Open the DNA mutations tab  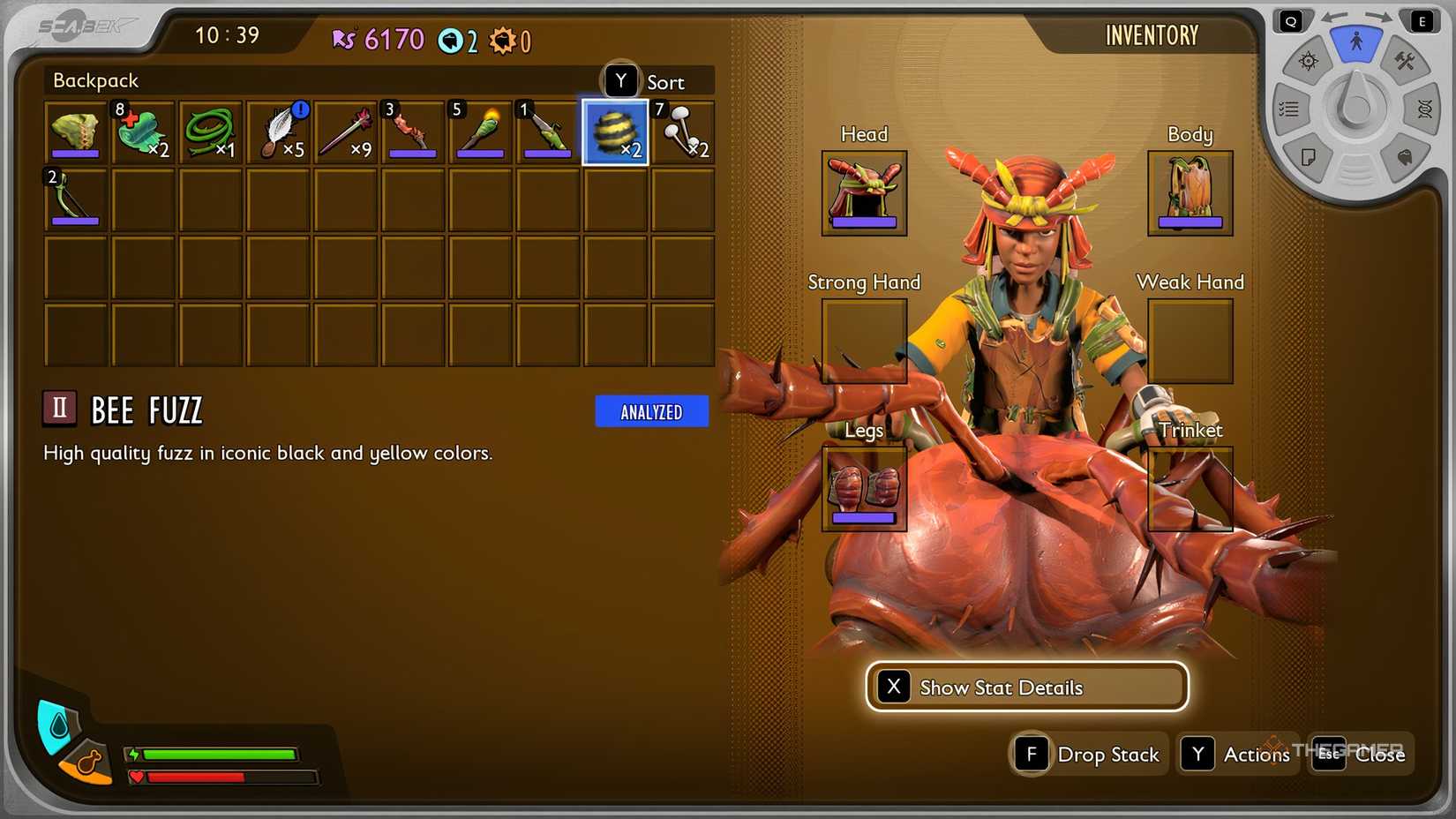(x=1423, y=109)
